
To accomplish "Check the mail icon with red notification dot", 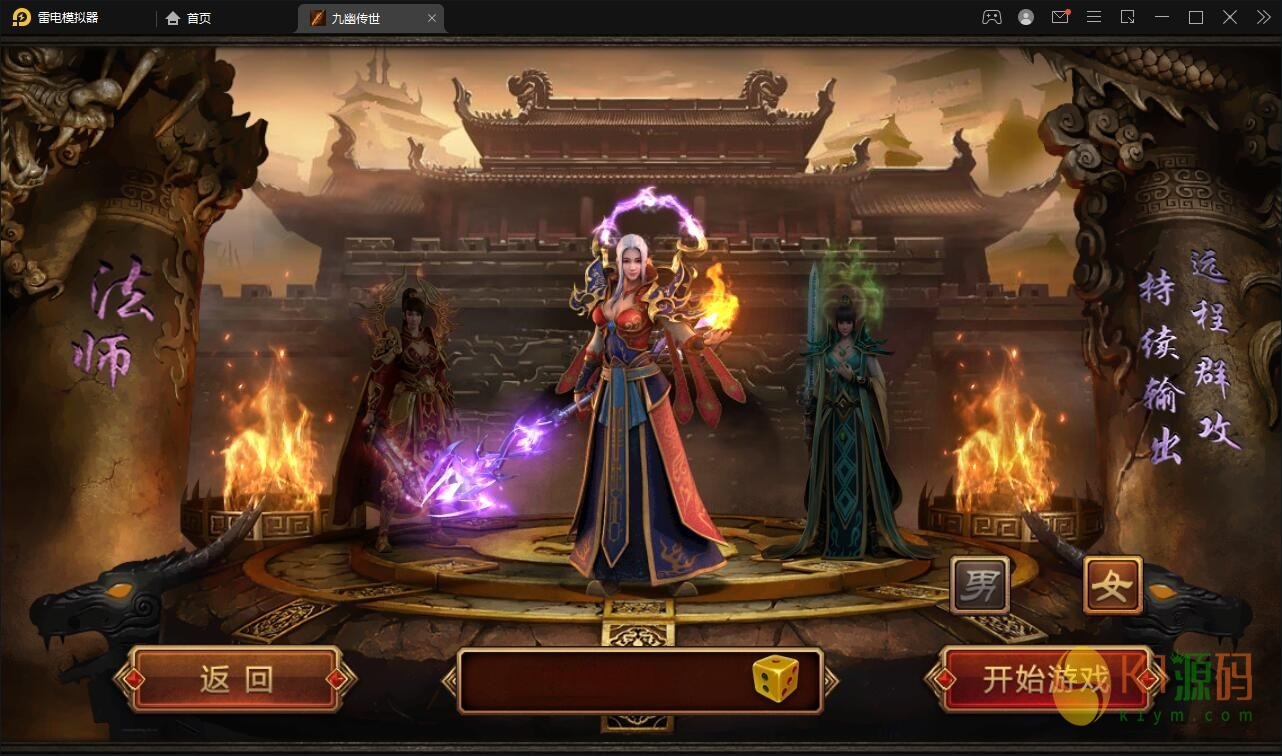I will pyautogui.click(x=1060, y=17).
